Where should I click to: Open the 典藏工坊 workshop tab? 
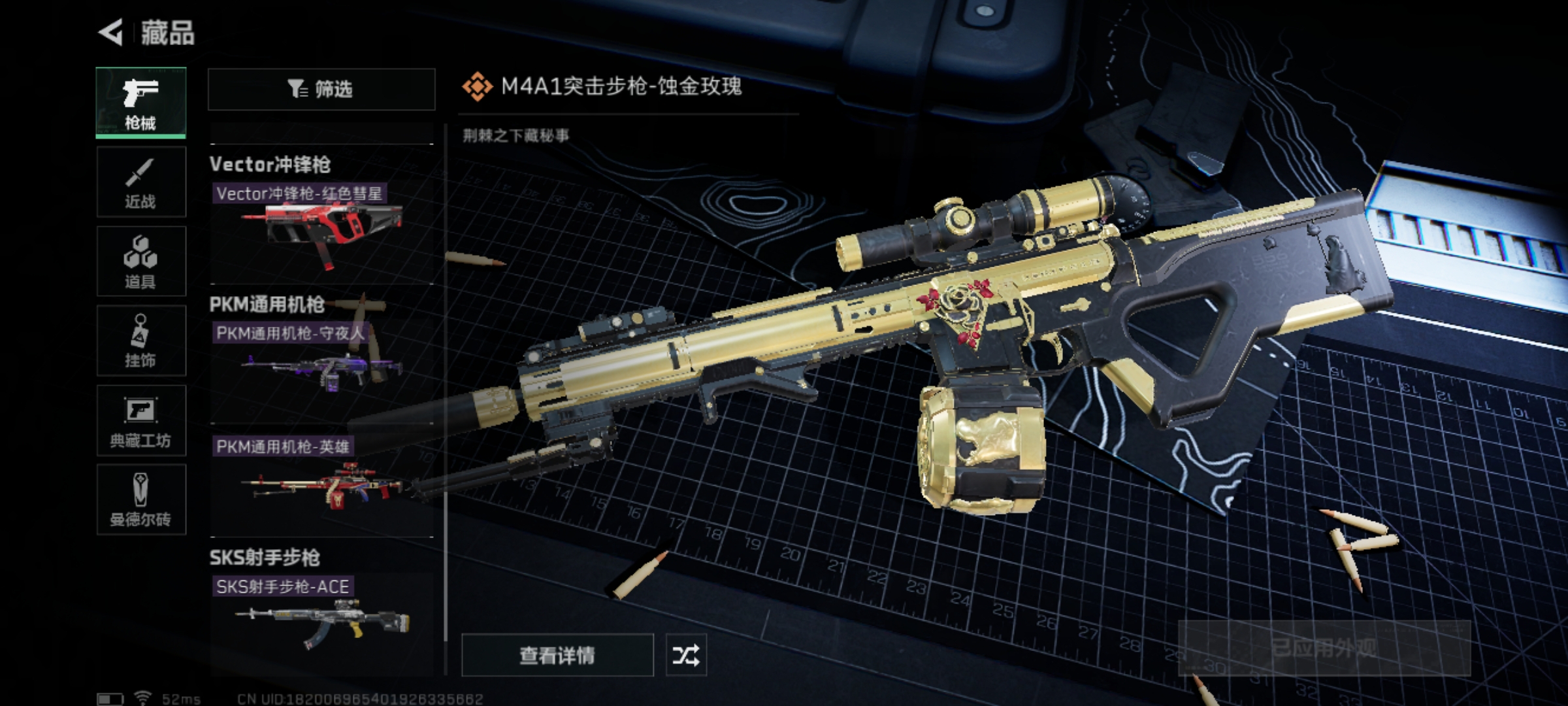pyautogui.click(x=141, y=420)
